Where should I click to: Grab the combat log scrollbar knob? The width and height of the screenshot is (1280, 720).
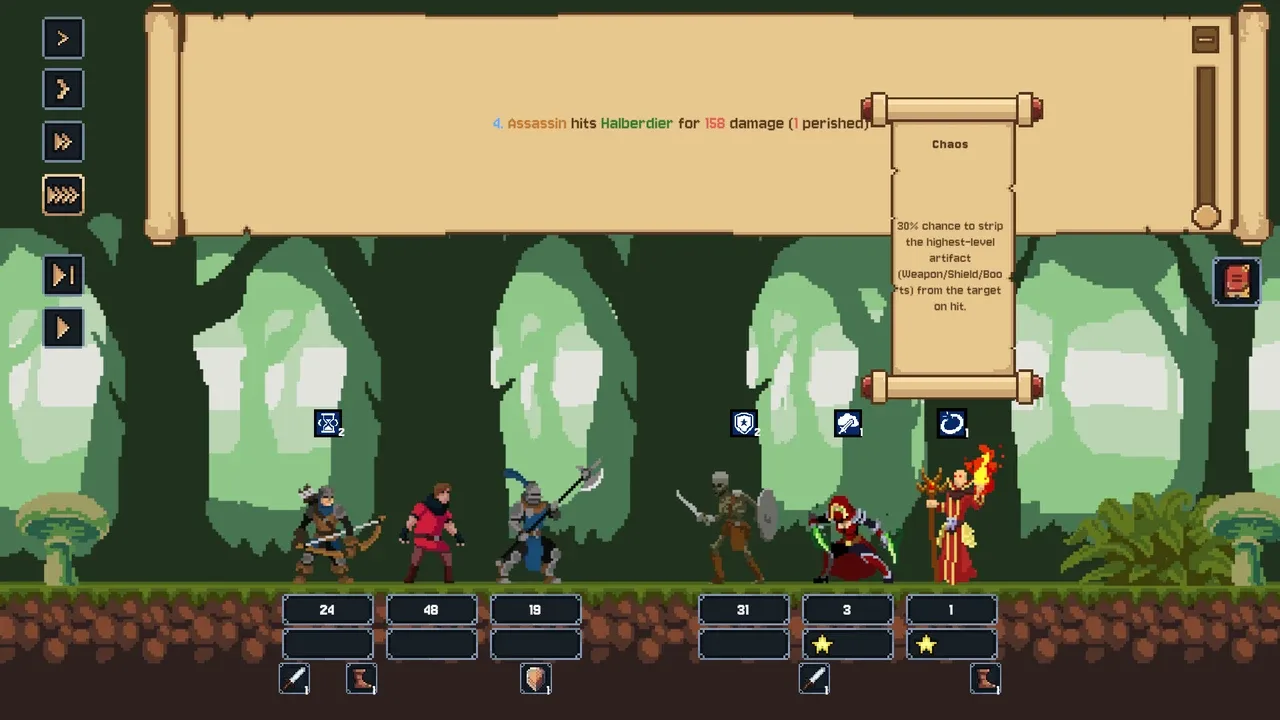(x=1206, y=216)
